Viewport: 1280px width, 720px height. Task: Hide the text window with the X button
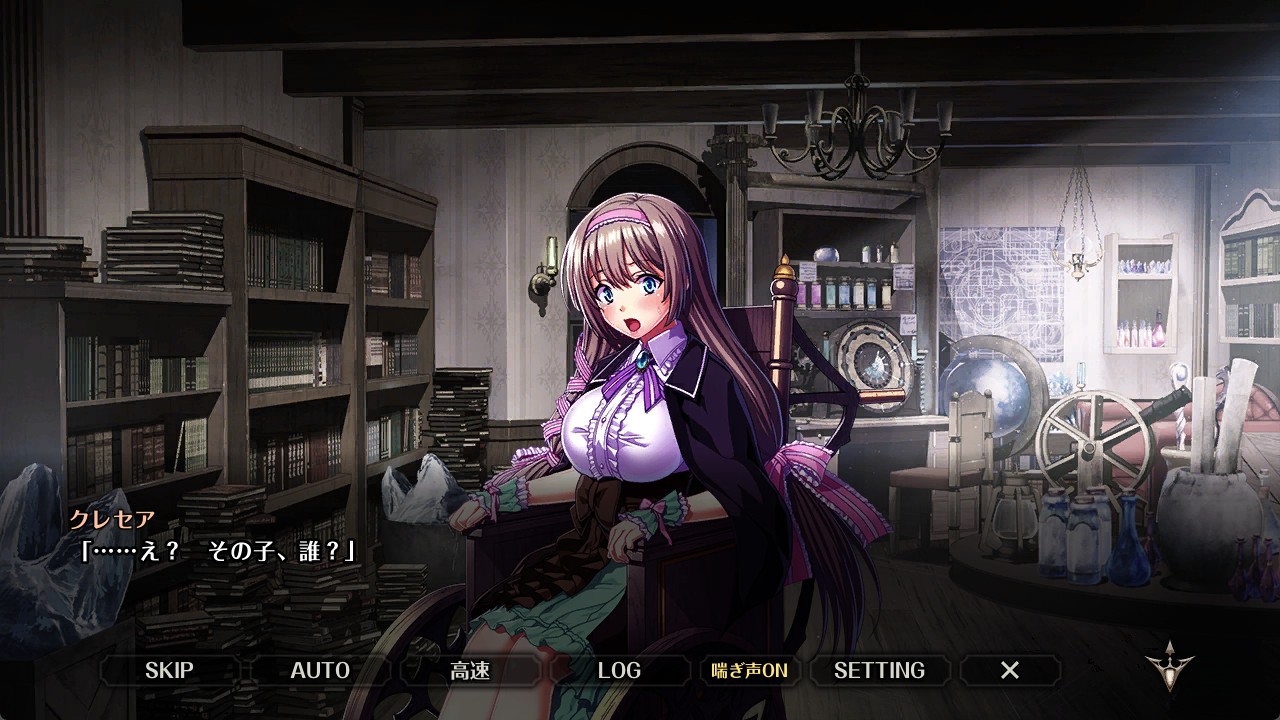1010,670
